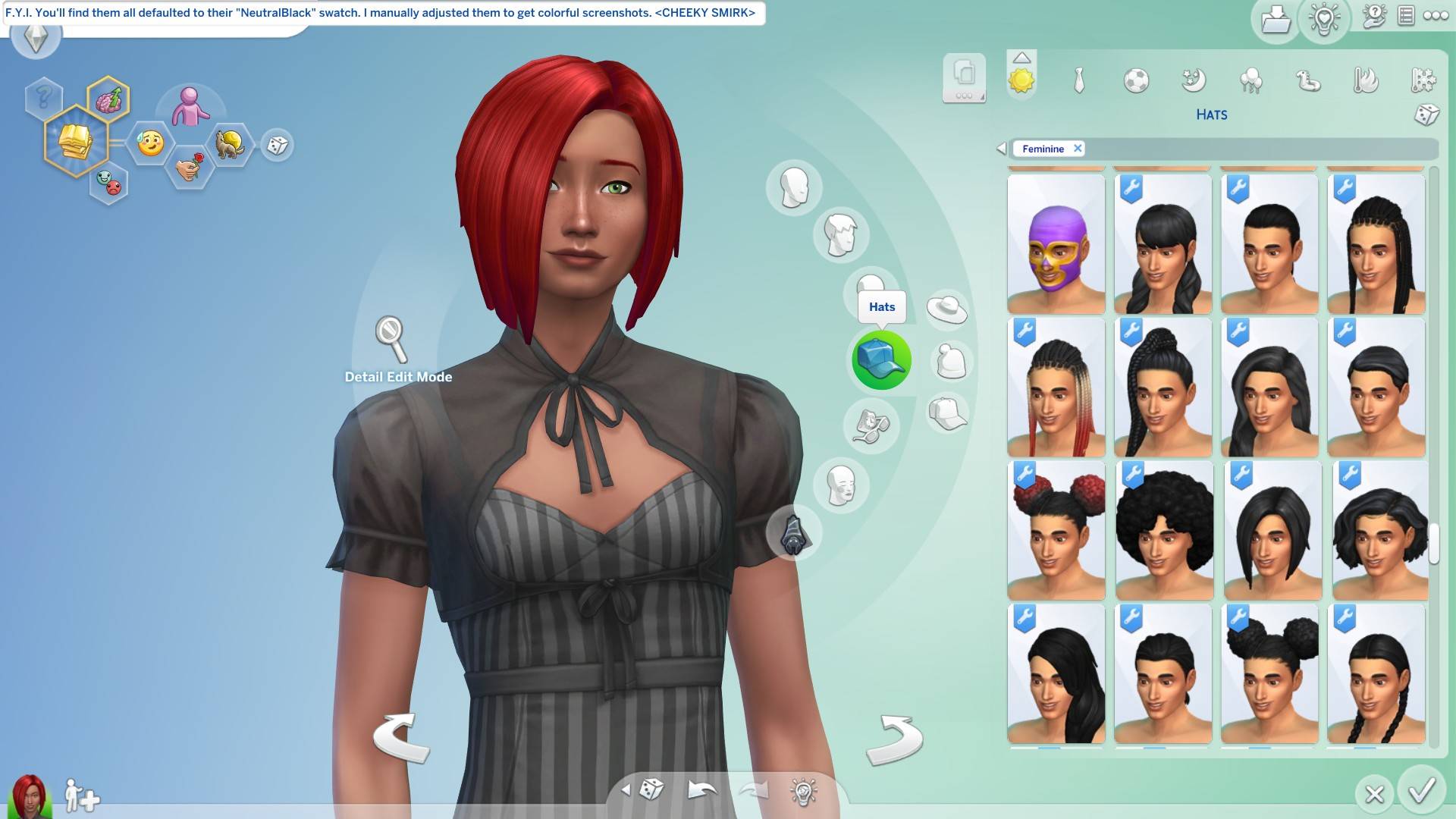Switch to the Formal wear tie tab
This screenshot has width=1456, height=819.
1080,81
